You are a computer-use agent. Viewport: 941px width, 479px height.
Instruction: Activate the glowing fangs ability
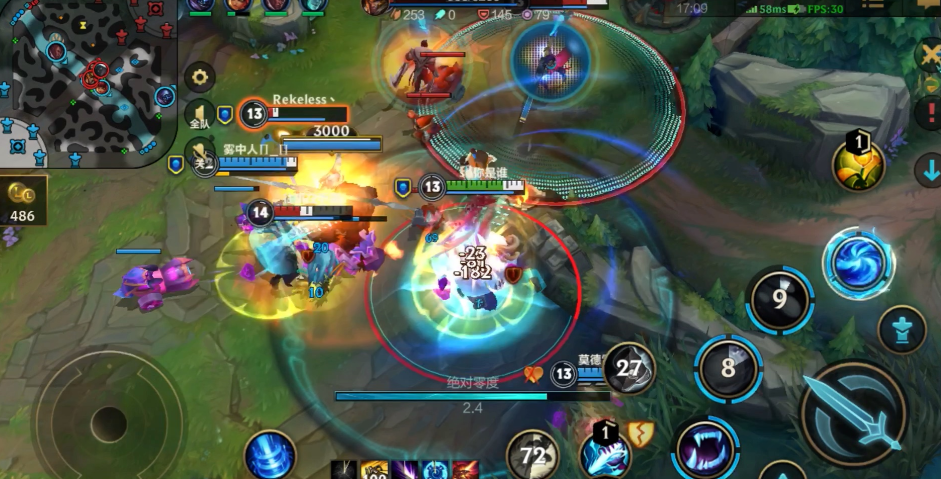click(706, 447)
